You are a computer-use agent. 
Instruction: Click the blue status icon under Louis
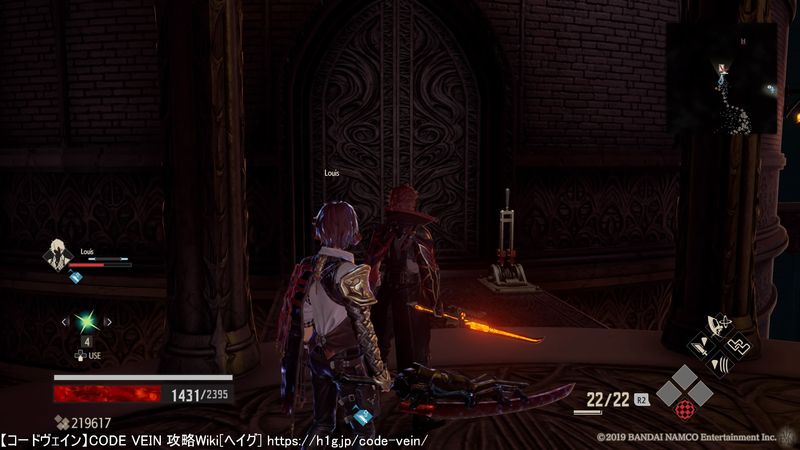tap(76, 277)
